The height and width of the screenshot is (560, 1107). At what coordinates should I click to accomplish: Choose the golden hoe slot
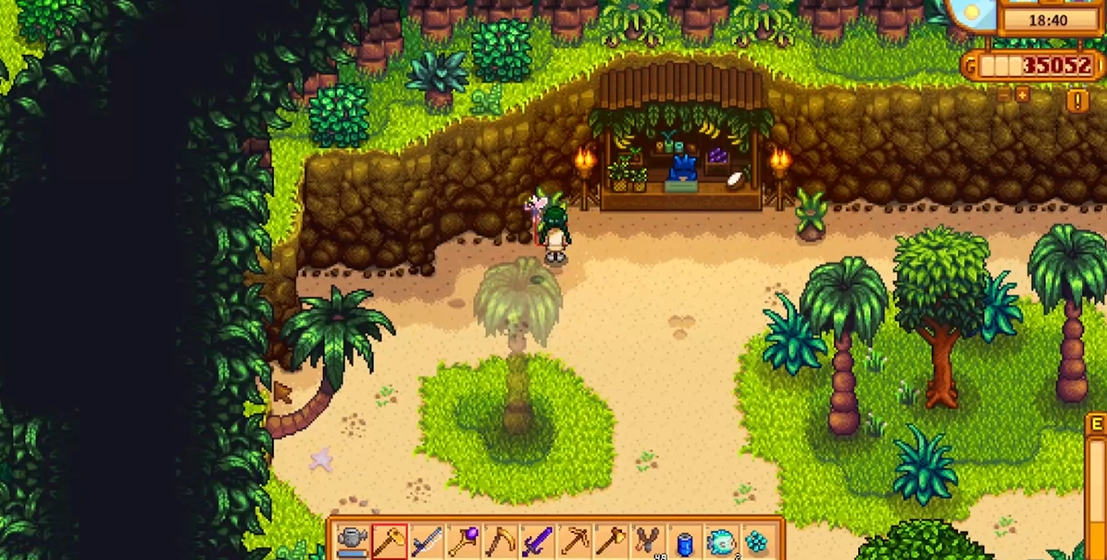point(389,542)
